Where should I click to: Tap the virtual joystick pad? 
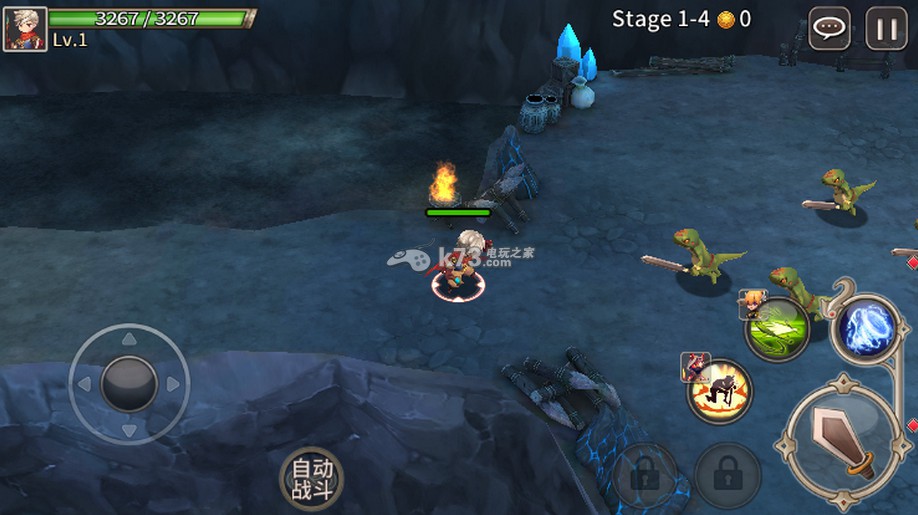[129, 383]
